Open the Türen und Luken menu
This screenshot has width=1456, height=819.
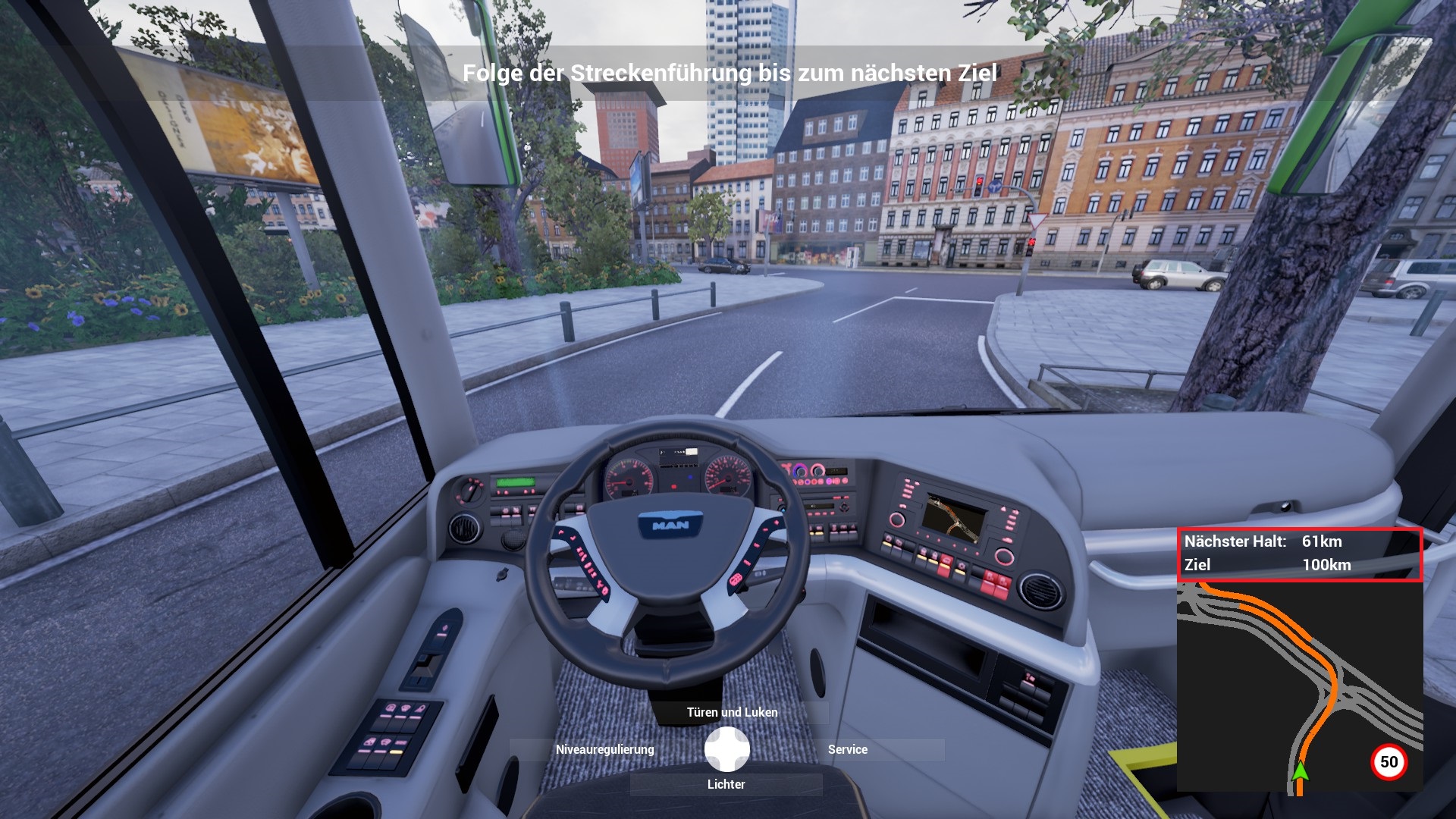tap(732, 712)
